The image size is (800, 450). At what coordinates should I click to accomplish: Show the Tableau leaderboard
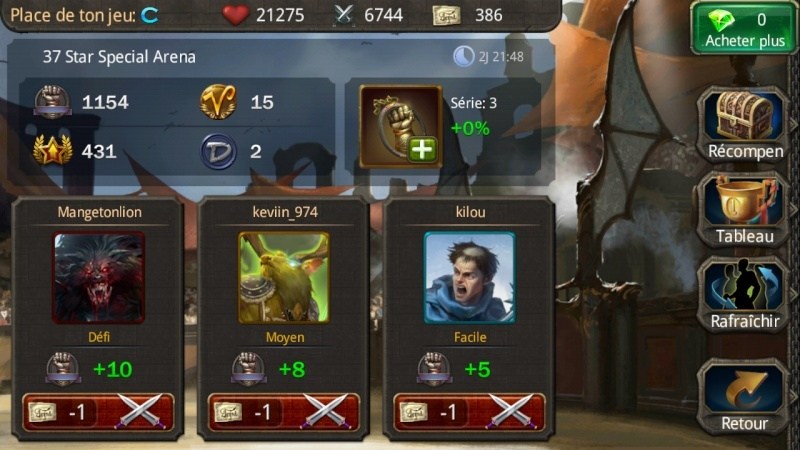[x=745, y=210]
